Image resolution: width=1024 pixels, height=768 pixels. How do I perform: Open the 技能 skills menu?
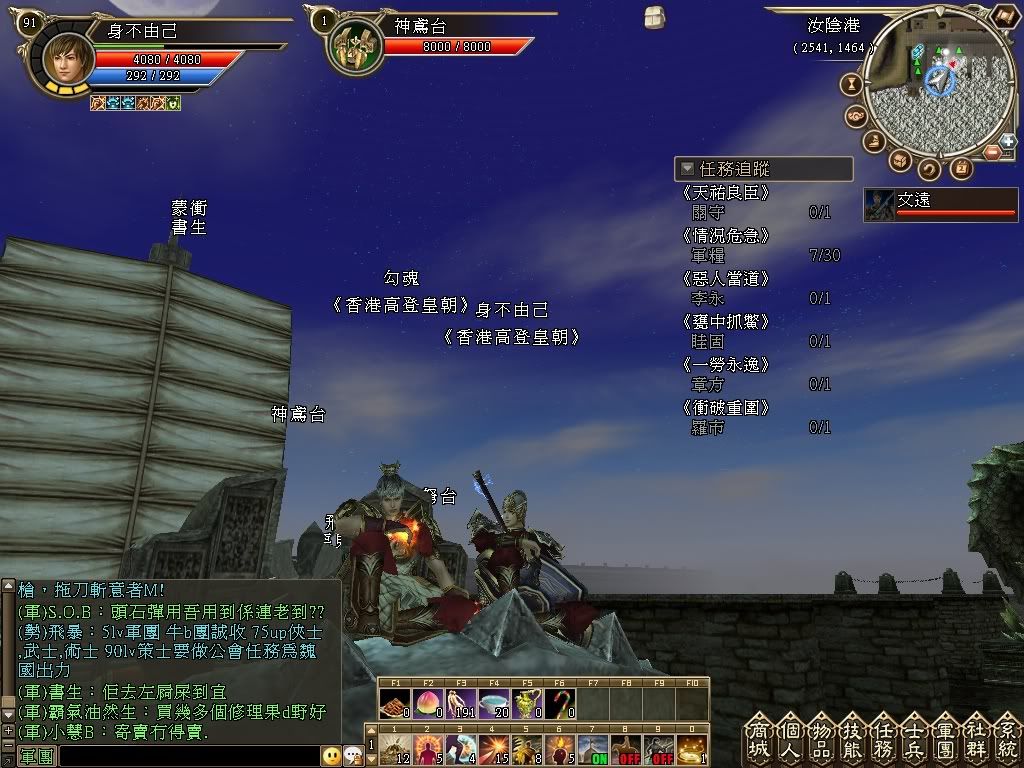[853, 739]
